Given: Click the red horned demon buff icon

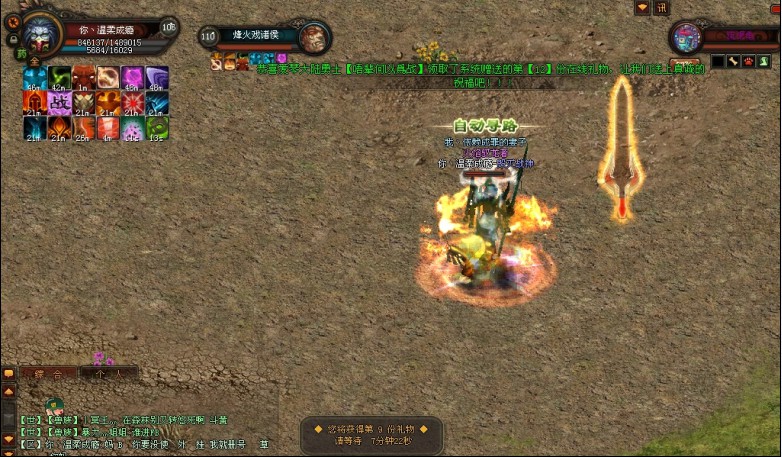Looking at the screenshot, I should click(83, 77).
